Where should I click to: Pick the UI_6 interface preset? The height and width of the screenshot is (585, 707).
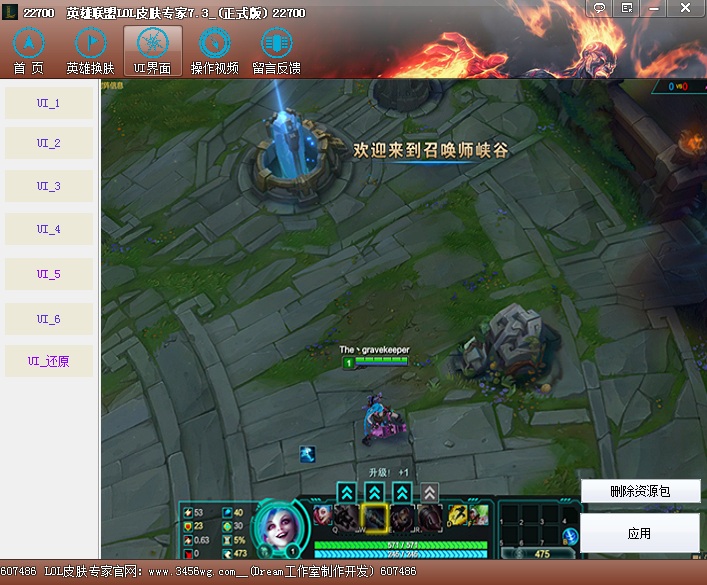(49, 319)
